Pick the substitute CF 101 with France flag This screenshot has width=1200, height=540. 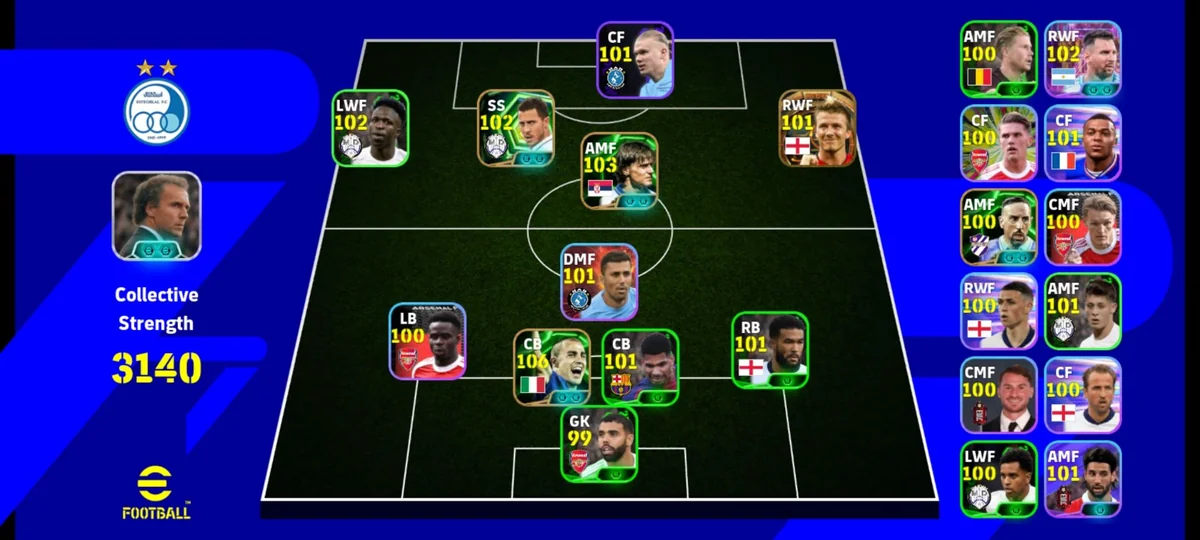[1083, 143]
